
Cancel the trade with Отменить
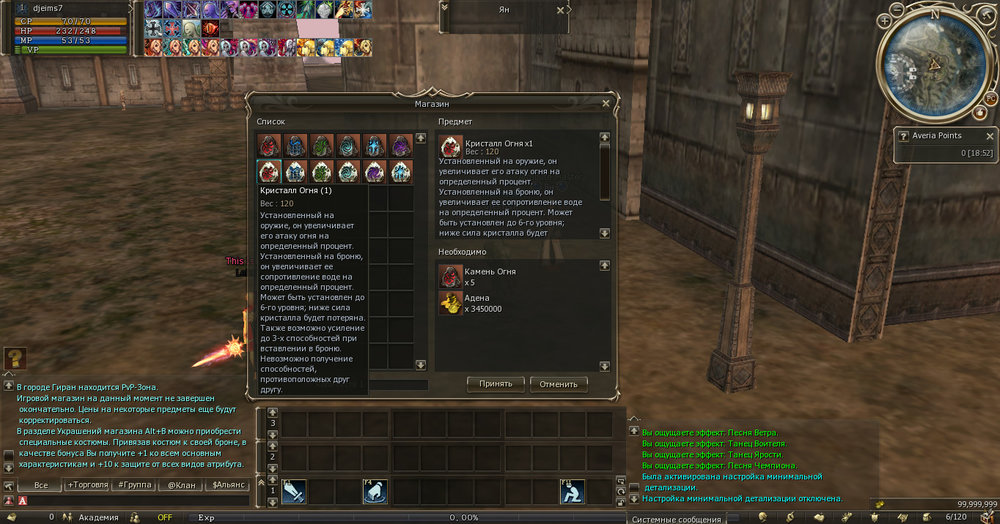(559, 383)
